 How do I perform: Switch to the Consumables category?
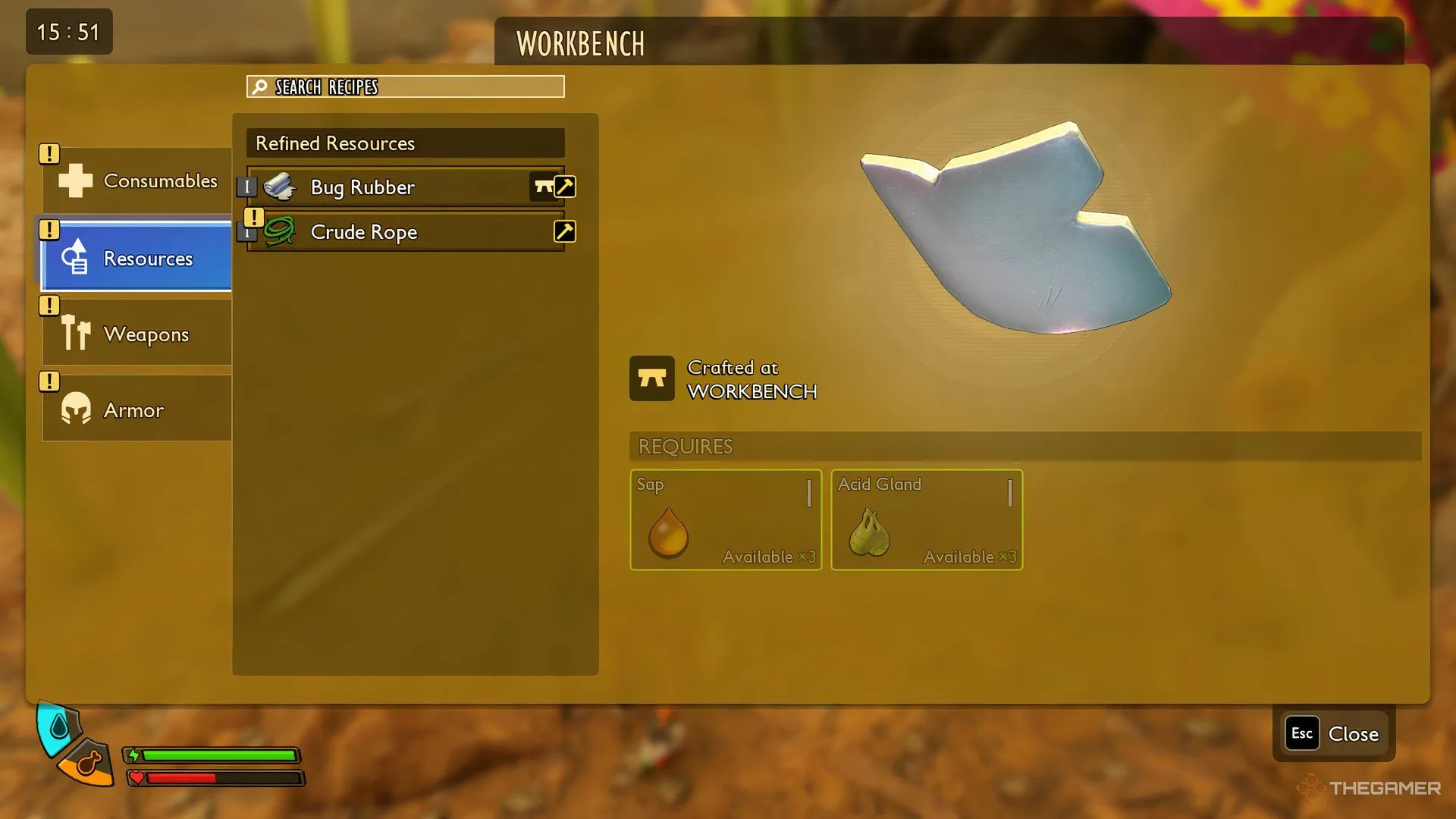(x=138, y=181)
